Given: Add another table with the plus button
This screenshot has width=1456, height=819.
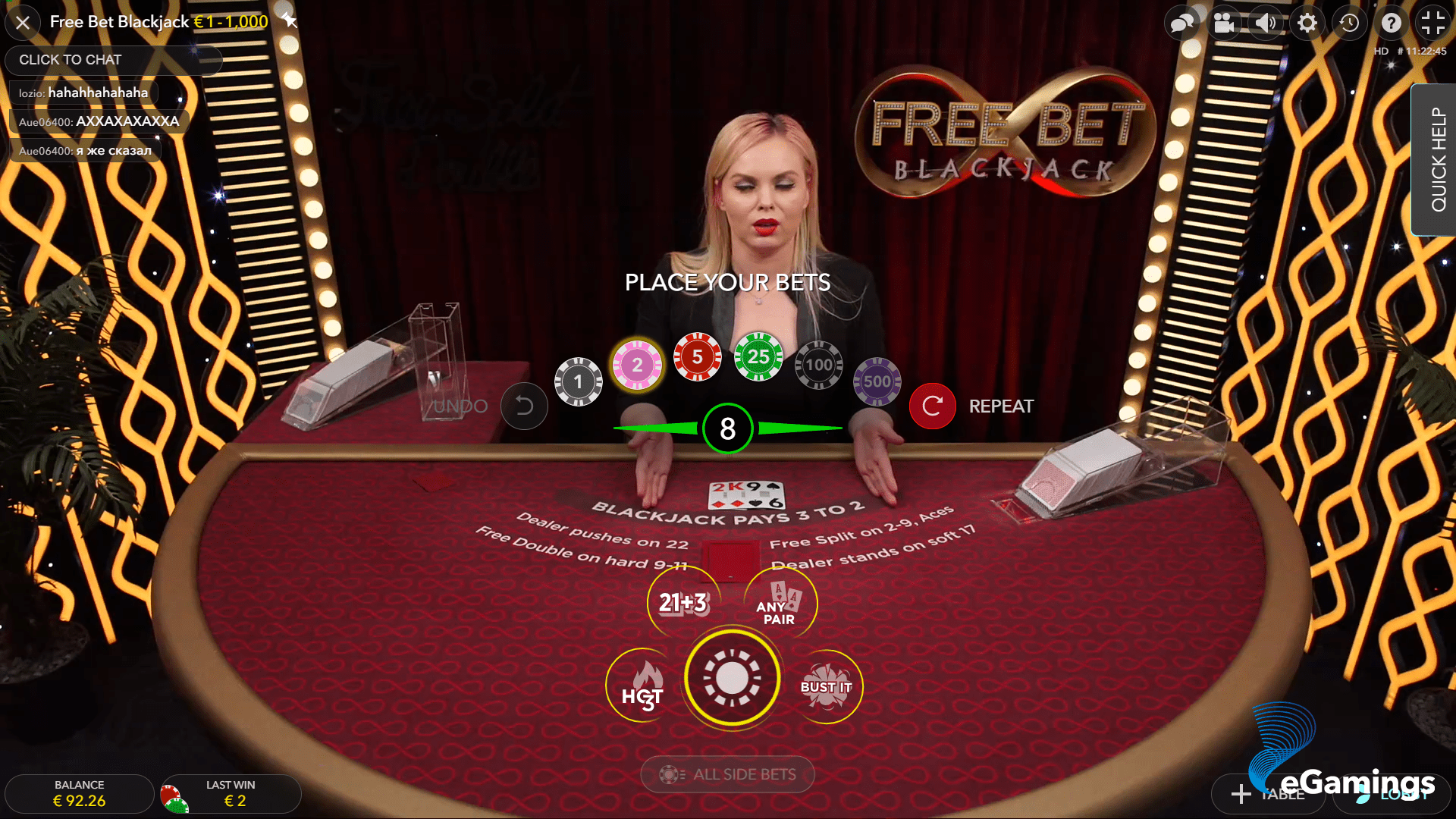Looking at the screenshot, I should [x=1267, y=795].
